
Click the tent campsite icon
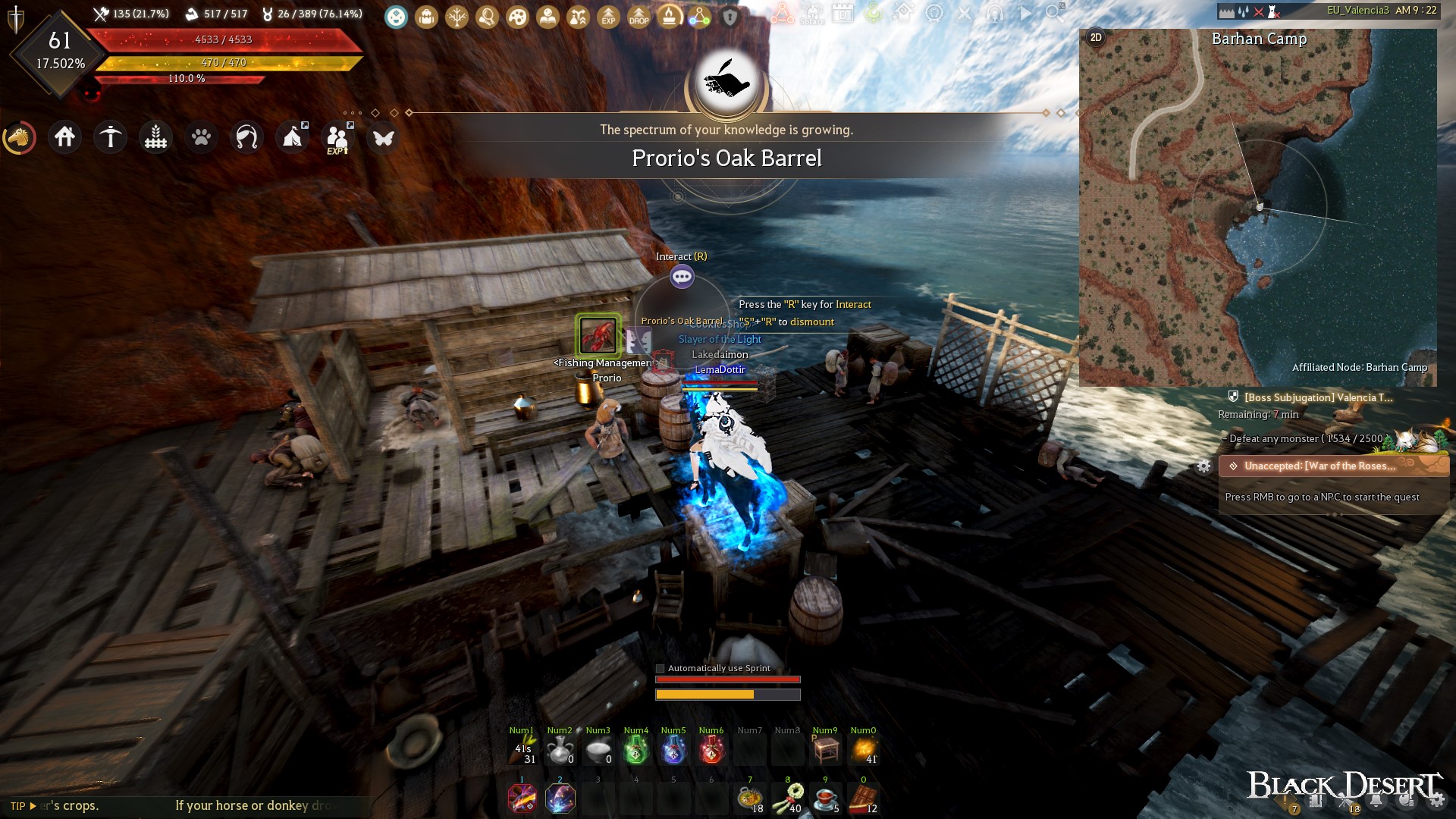[x=293, y=137]
